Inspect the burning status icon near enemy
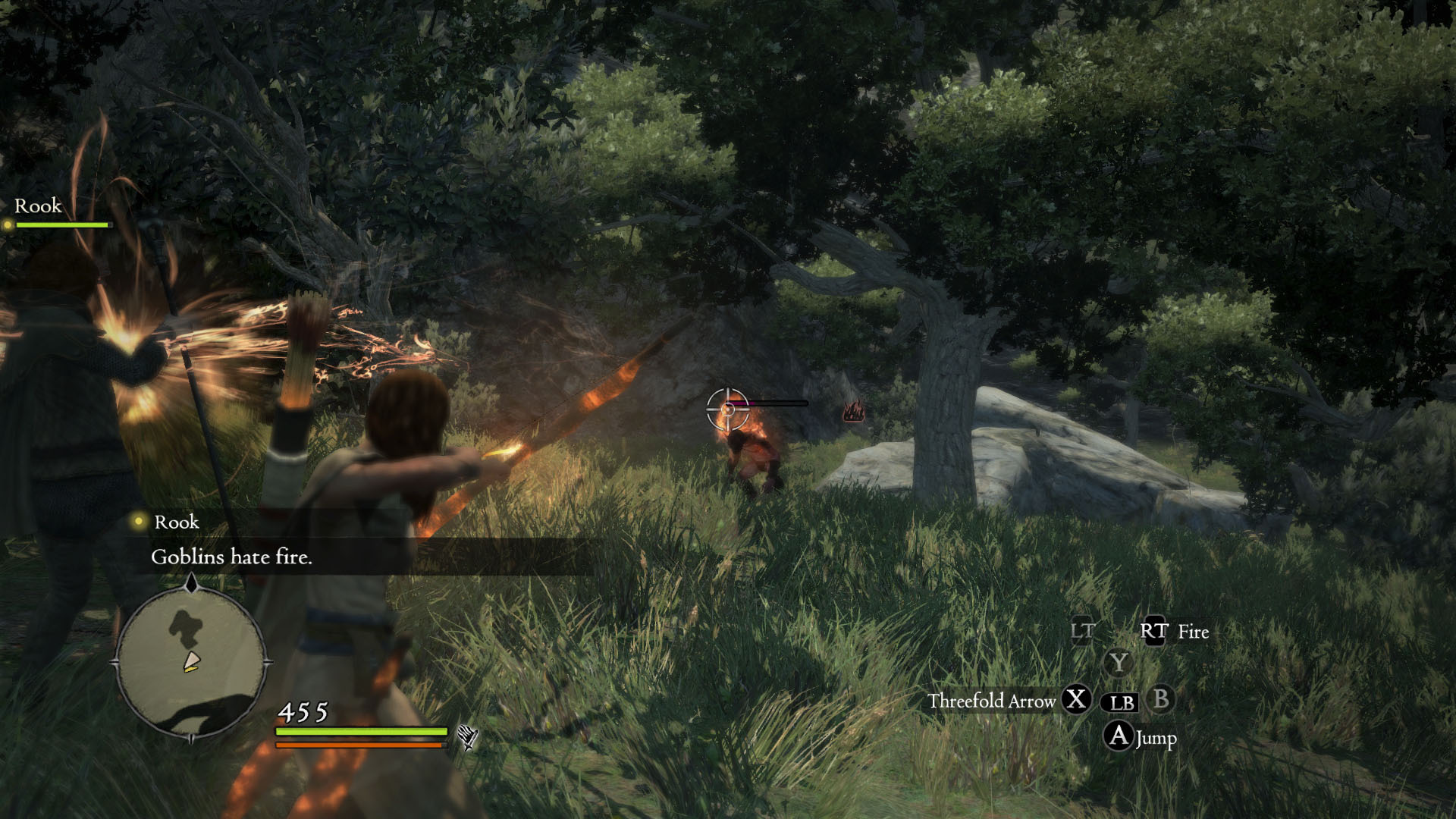 pos(854,412)
